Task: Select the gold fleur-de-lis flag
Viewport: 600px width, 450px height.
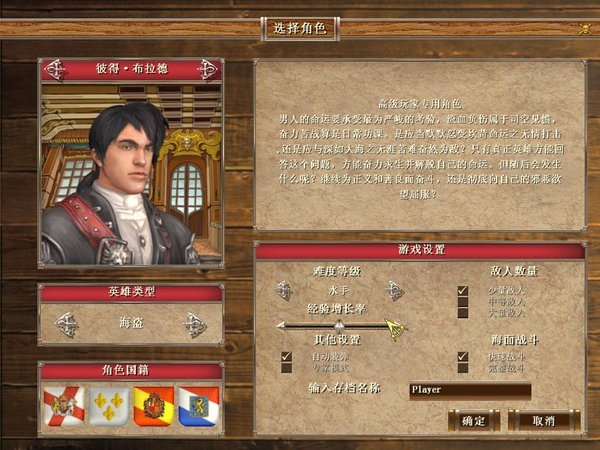Action: click(108, 406)
